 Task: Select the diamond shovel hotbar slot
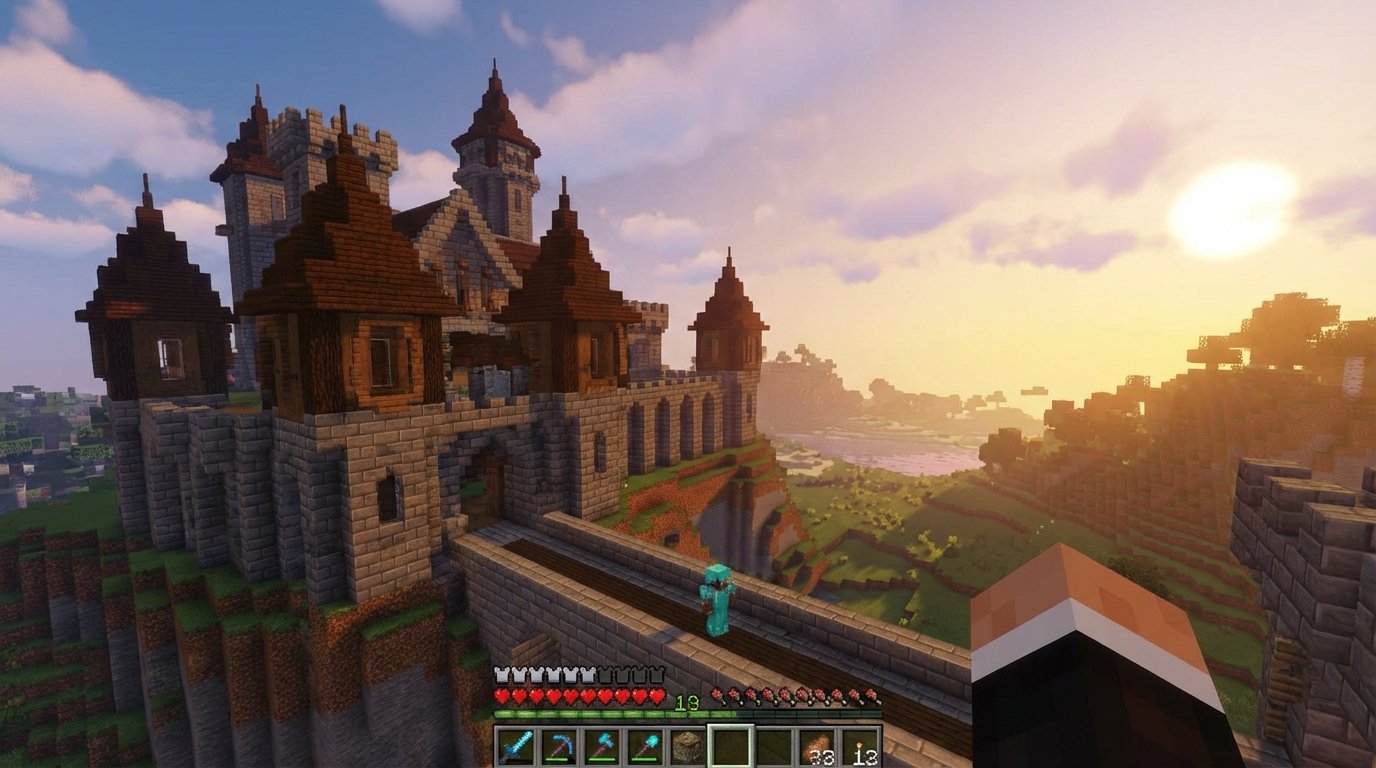click(644, 746)
